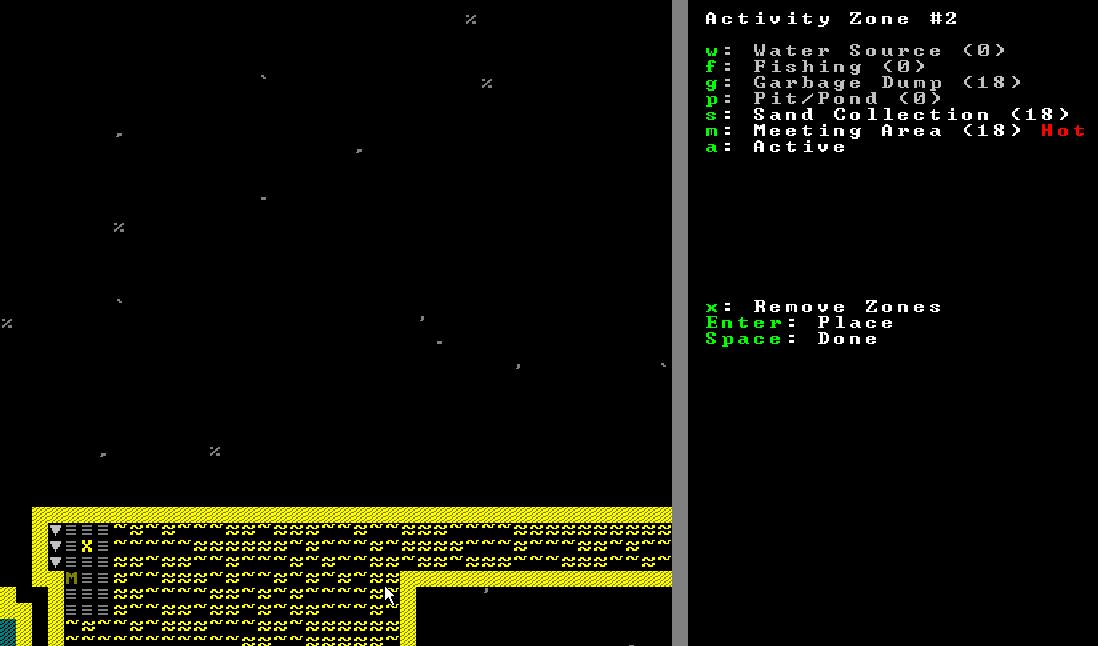Choose the Fishing zone option
Screen dimensions: 1098x646
pyautogui.click(x=815, y=67)
